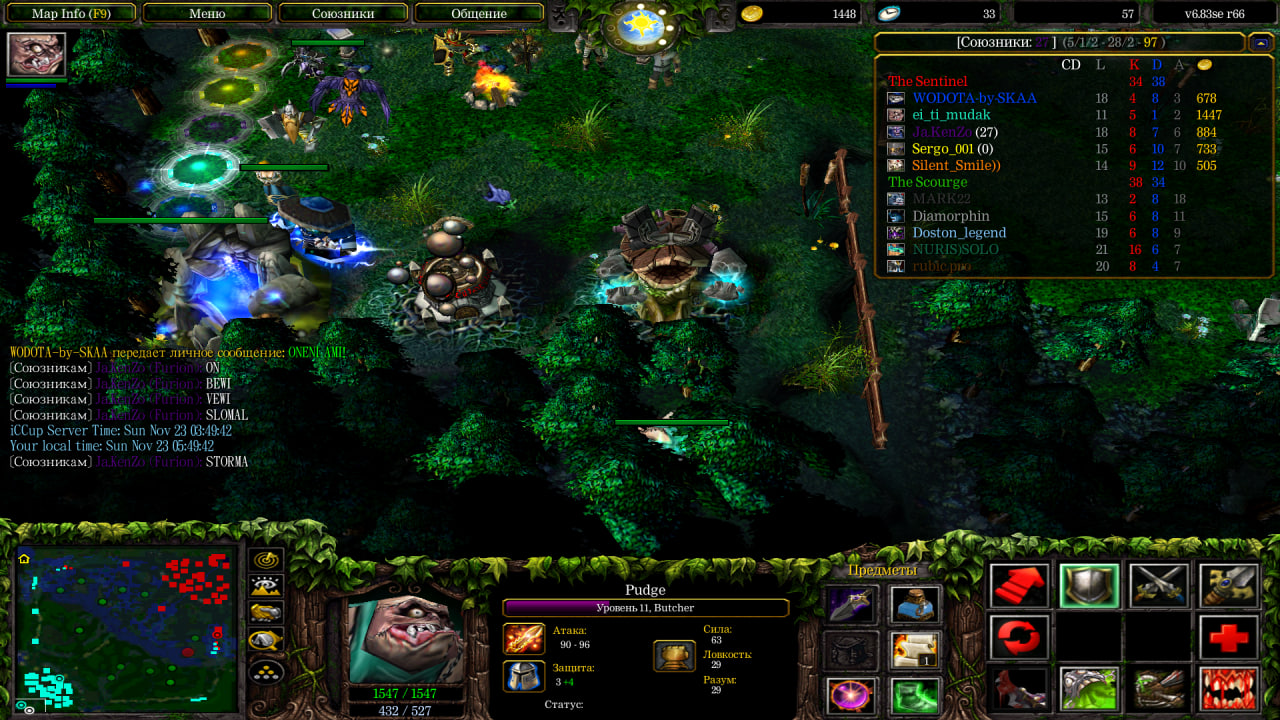Click the red circular arrows Patrol command

[1020, 637]
